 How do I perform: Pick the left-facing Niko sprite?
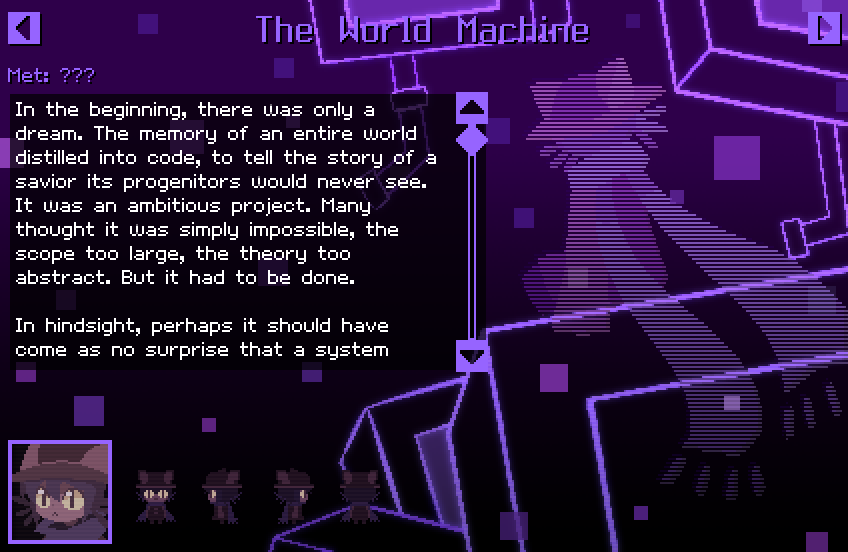click(221, 495)
